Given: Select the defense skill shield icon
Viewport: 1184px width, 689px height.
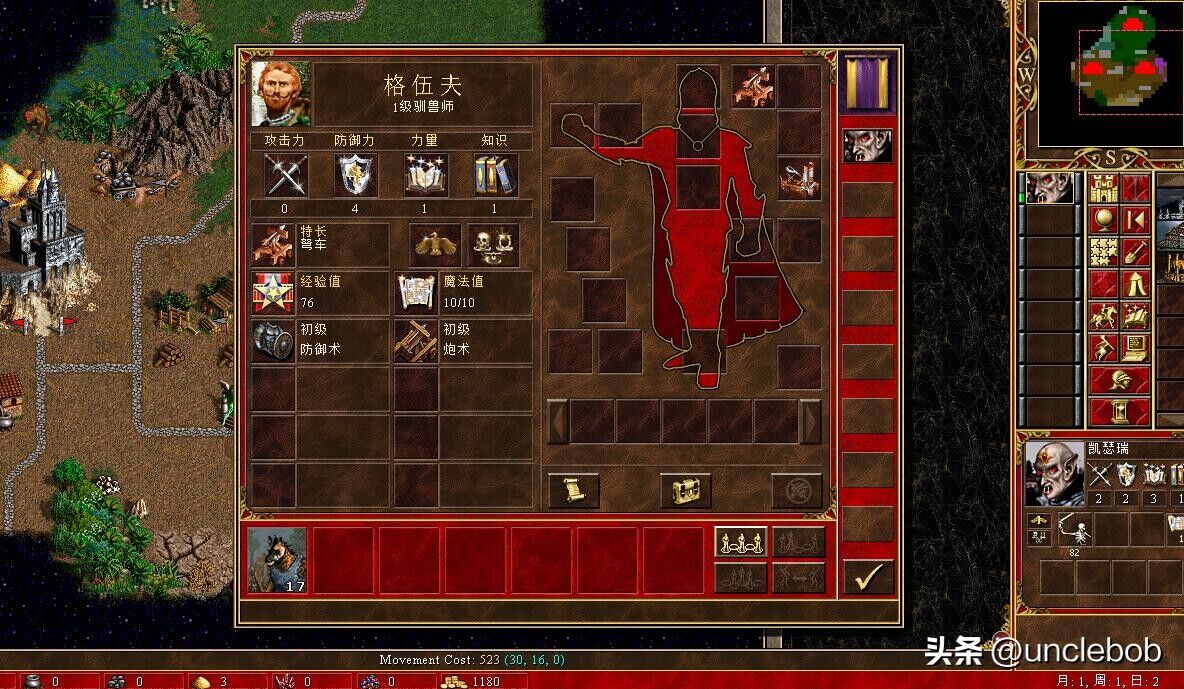Looking at the screenshot, I should click(x=355, y=175).
